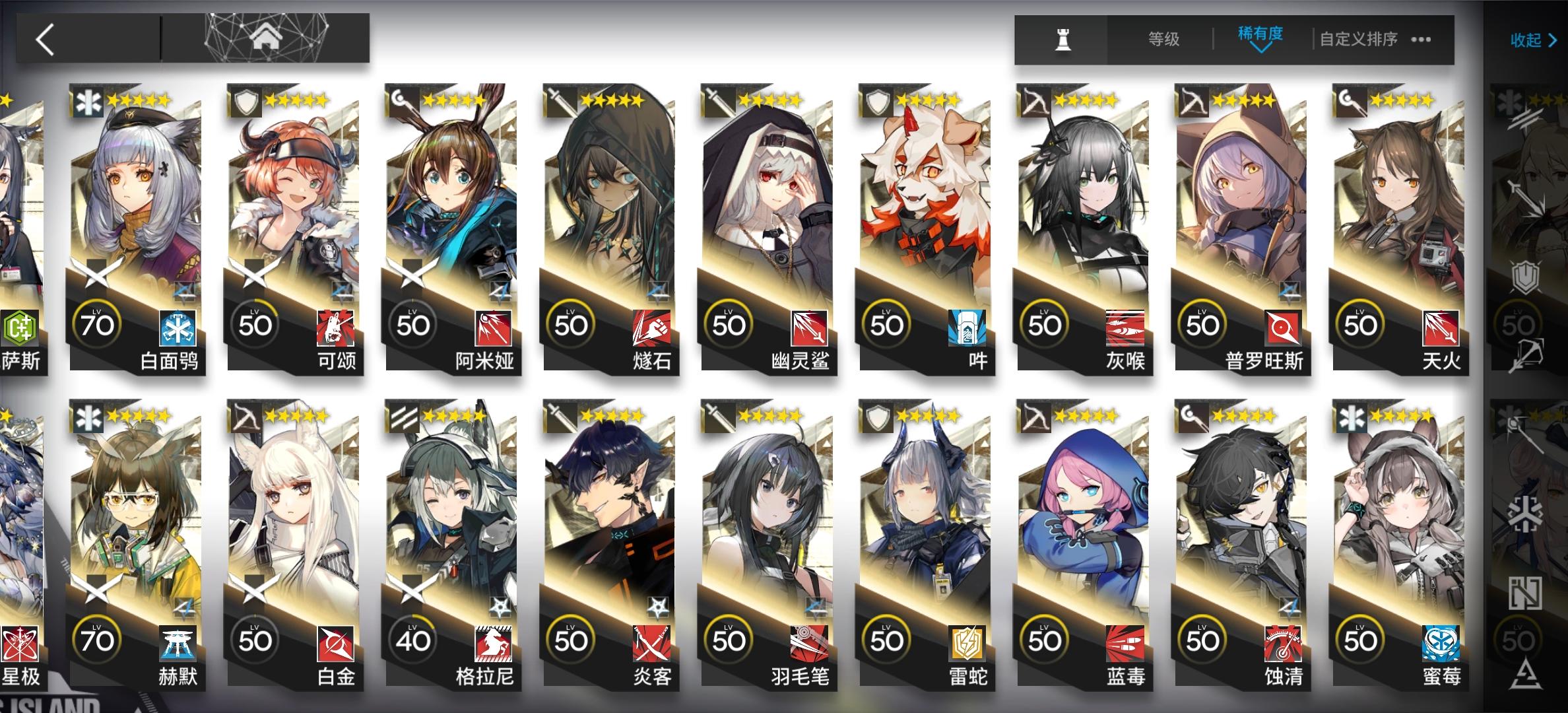
Task: Click the LV 70 level ring on 赫默
Action: point(96,637)
